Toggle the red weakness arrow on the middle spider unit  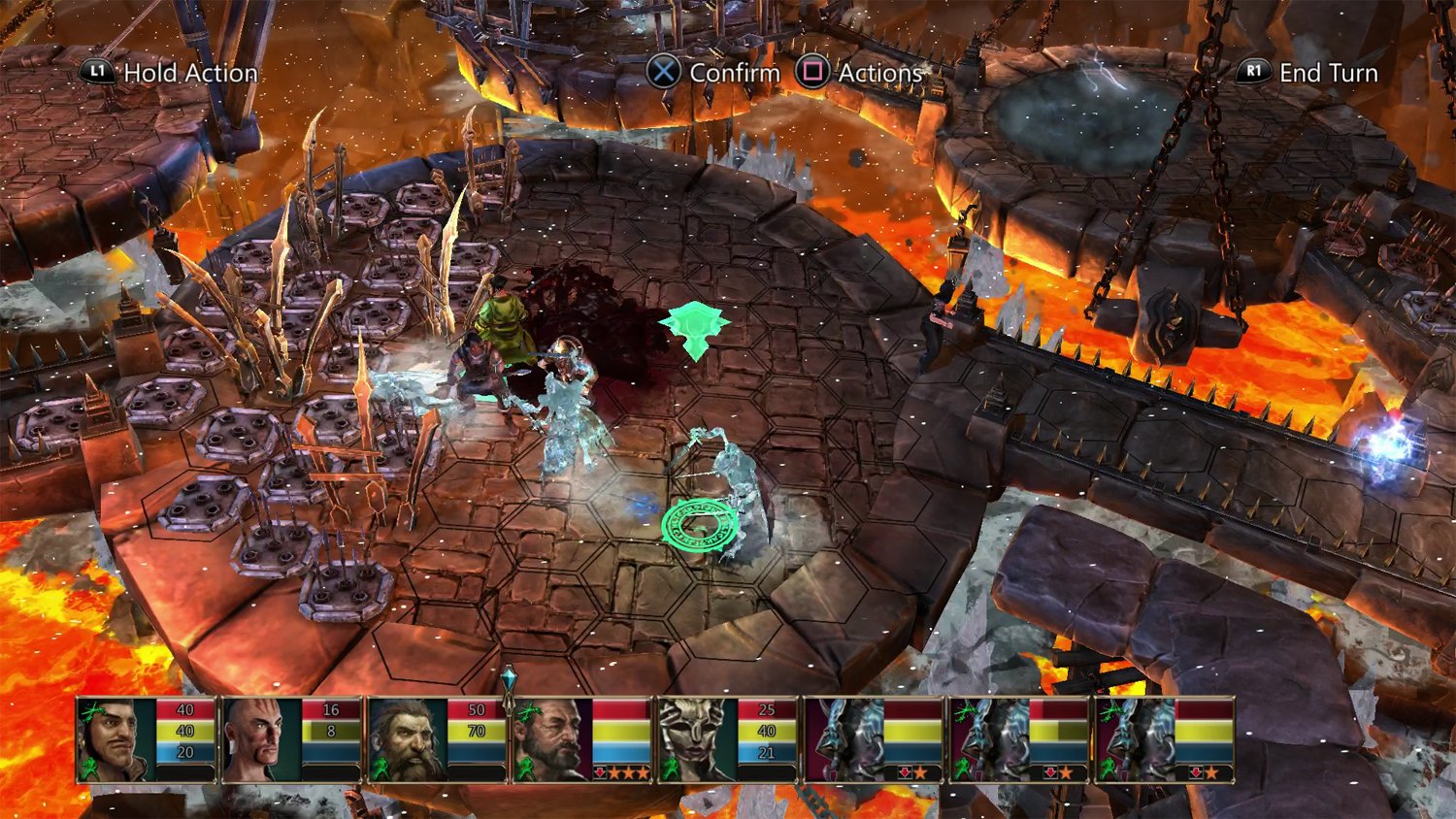pos(1050,772)
